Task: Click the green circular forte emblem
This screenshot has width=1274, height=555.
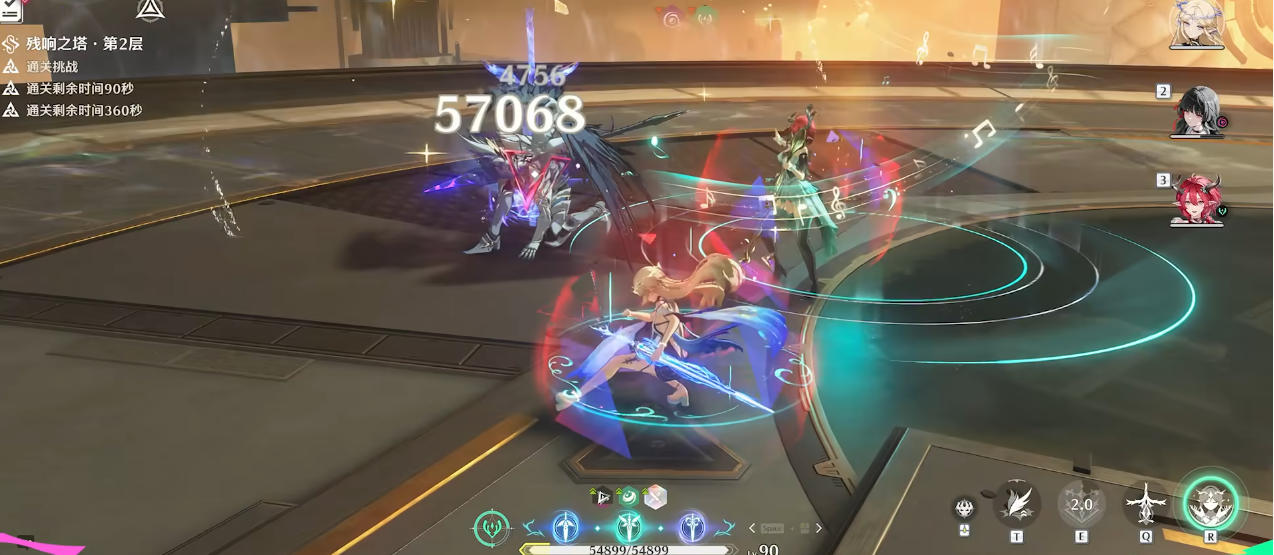Action: 491,528
